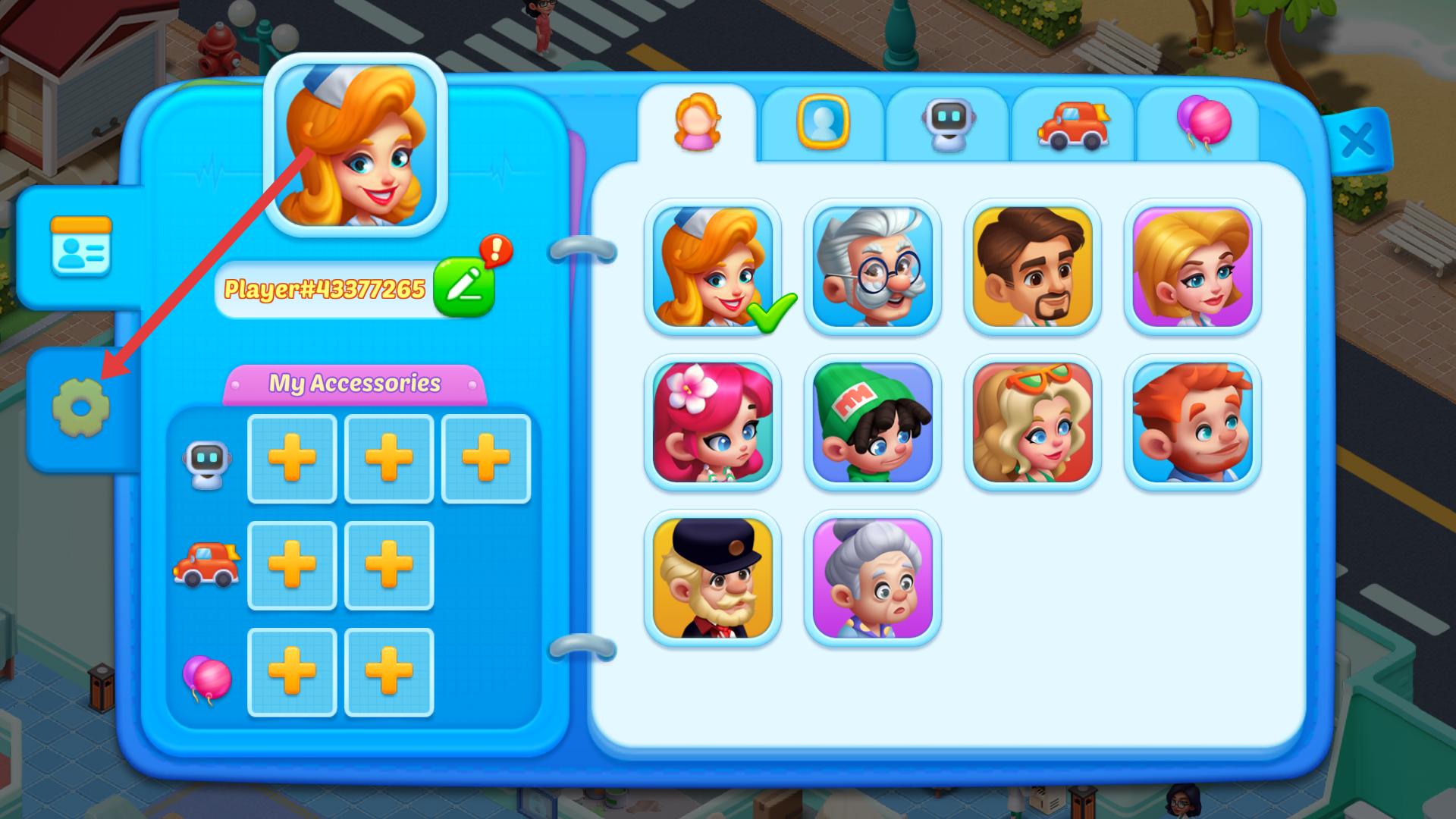Image resolution: width=1456 pixels, height=819 pixels.
Task: Edit player name with the green pencil button
Action: (463, 287)
